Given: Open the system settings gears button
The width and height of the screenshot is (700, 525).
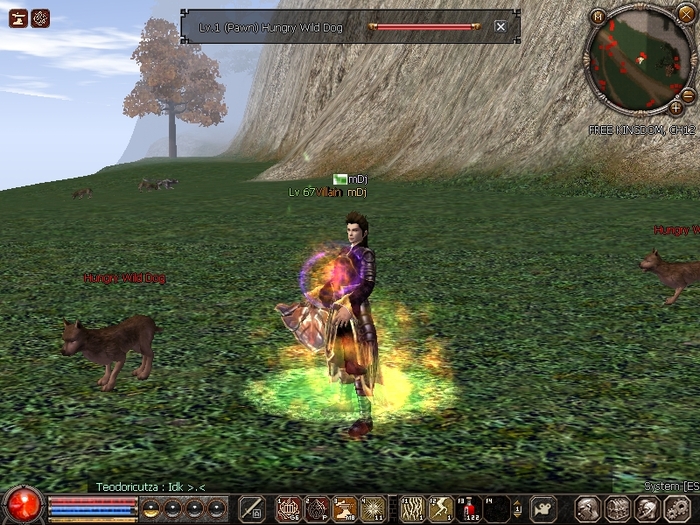Looking at the screenshot, I should pyautogui.click(x=675, y=508).
